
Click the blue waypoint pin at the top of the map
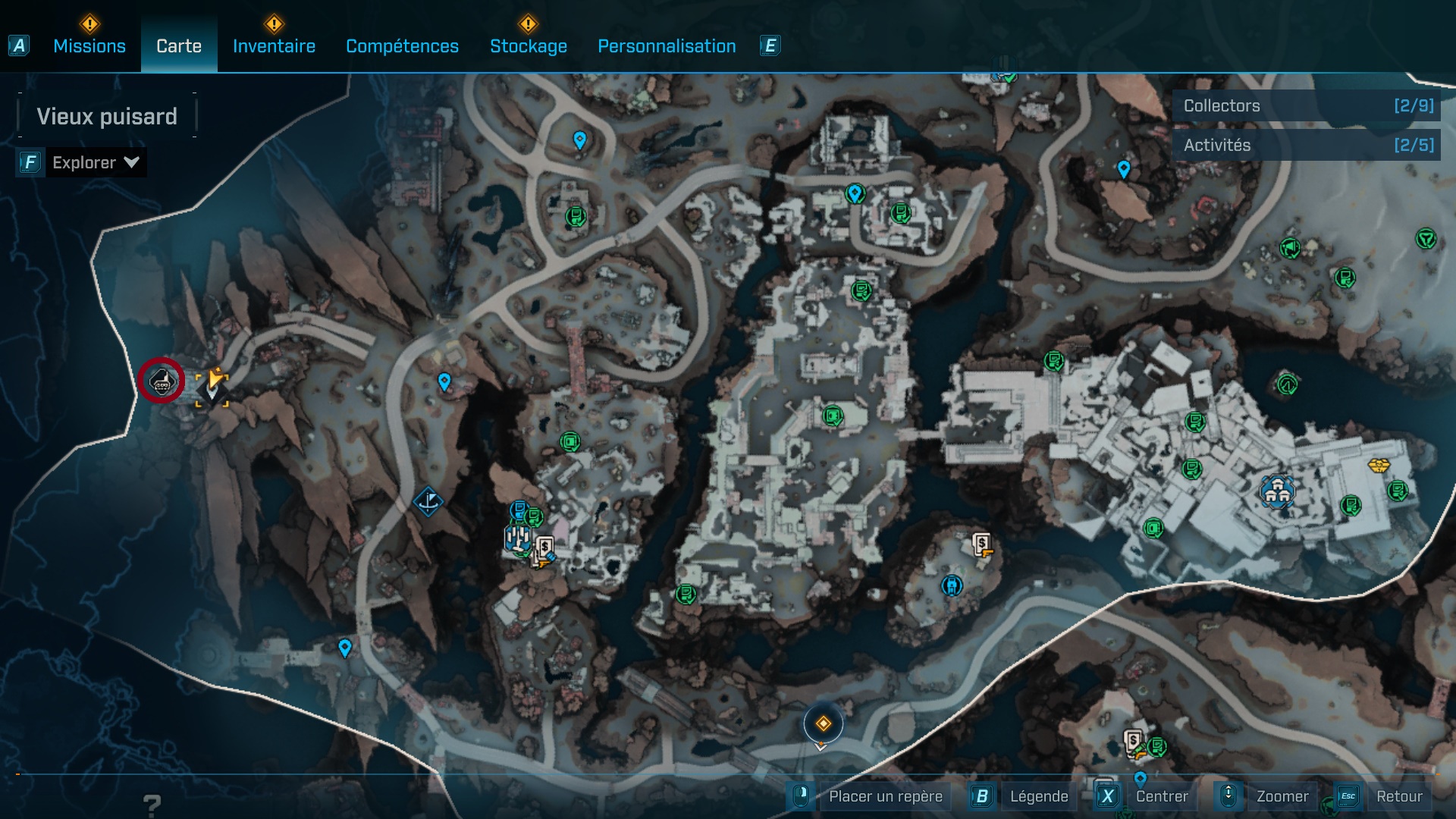(580, 139)
